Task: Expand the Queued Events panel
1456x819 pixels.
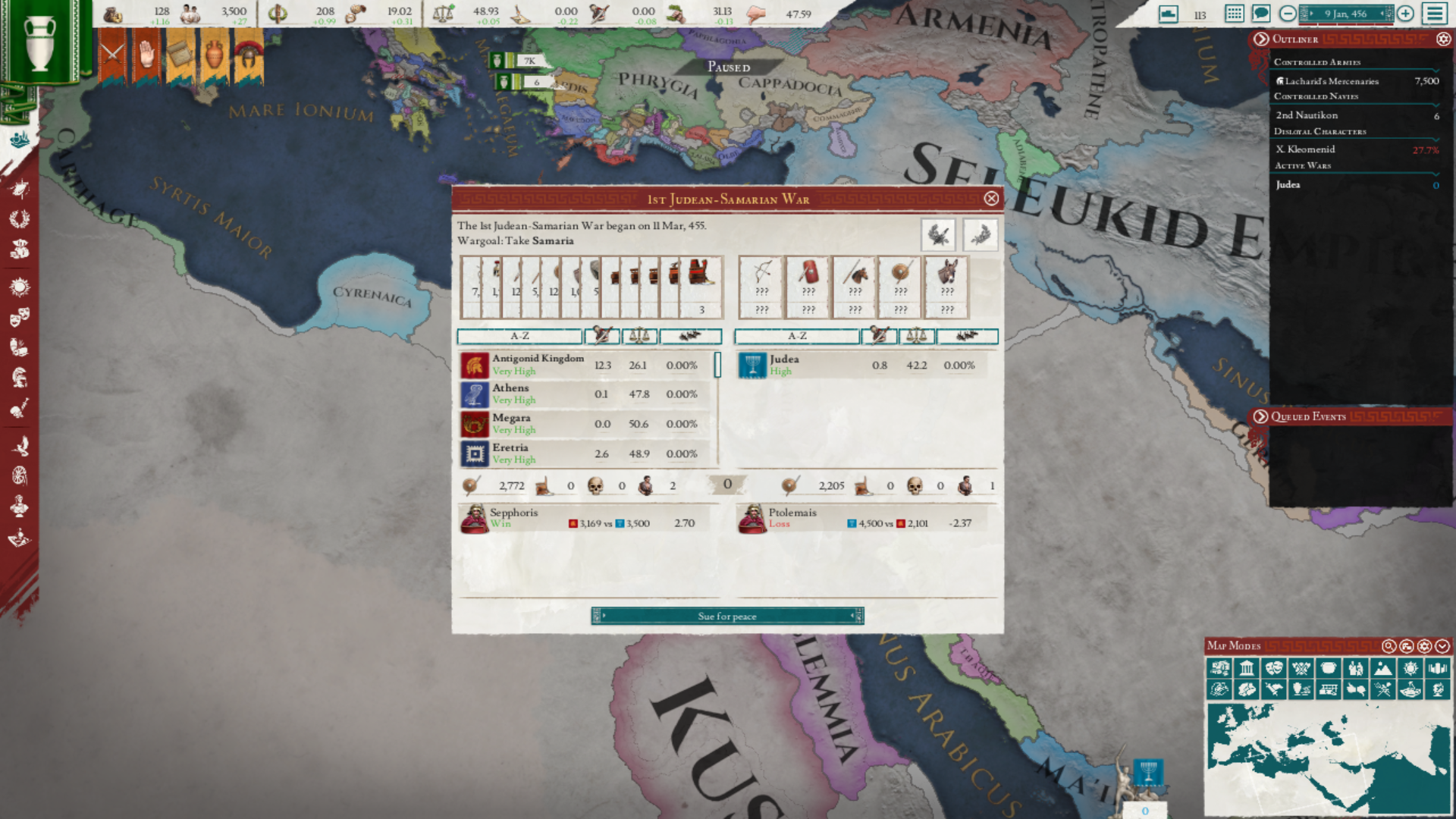Action: (1260, 416)
